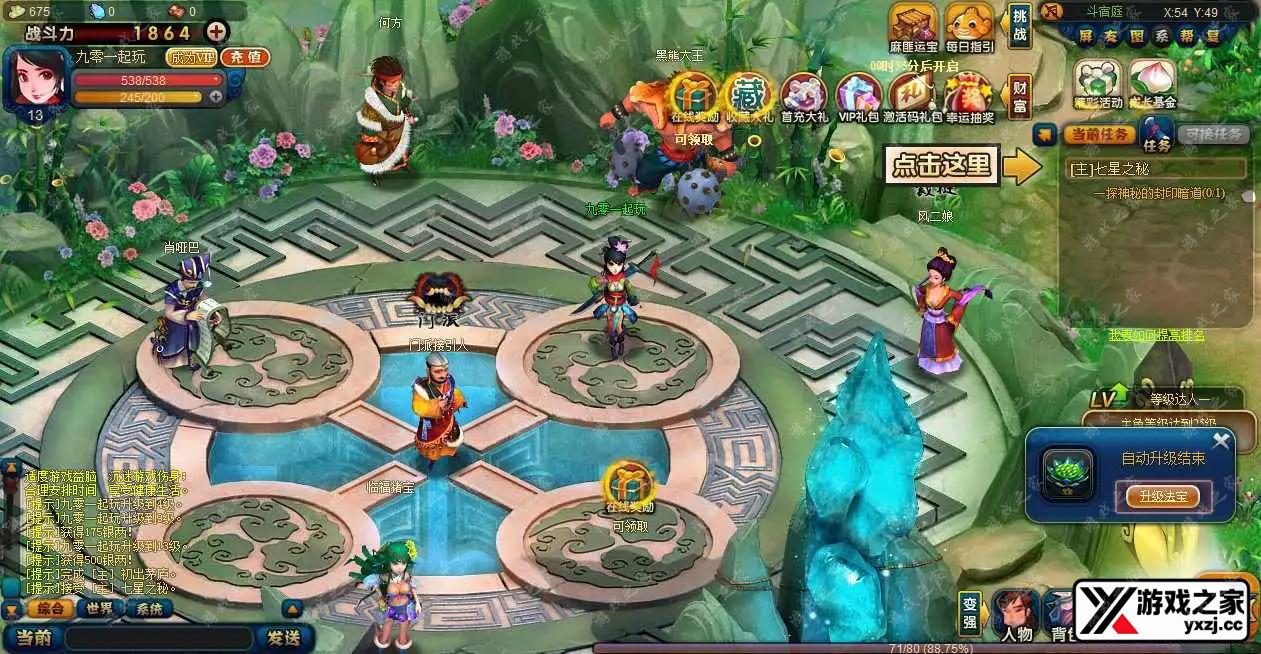Open the 成长基金 peach icon
The height and width of the screenshot is (654, 1261).
pyautogui.click(x=1152, y=82)
